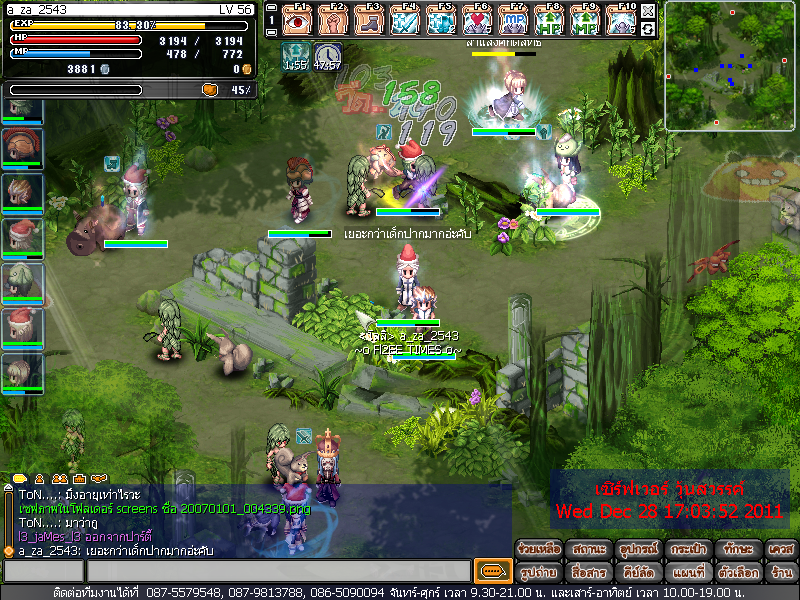Trigger the sword skill in the F4 slot
Screen dimensions: 800x600
click(405, 21)
